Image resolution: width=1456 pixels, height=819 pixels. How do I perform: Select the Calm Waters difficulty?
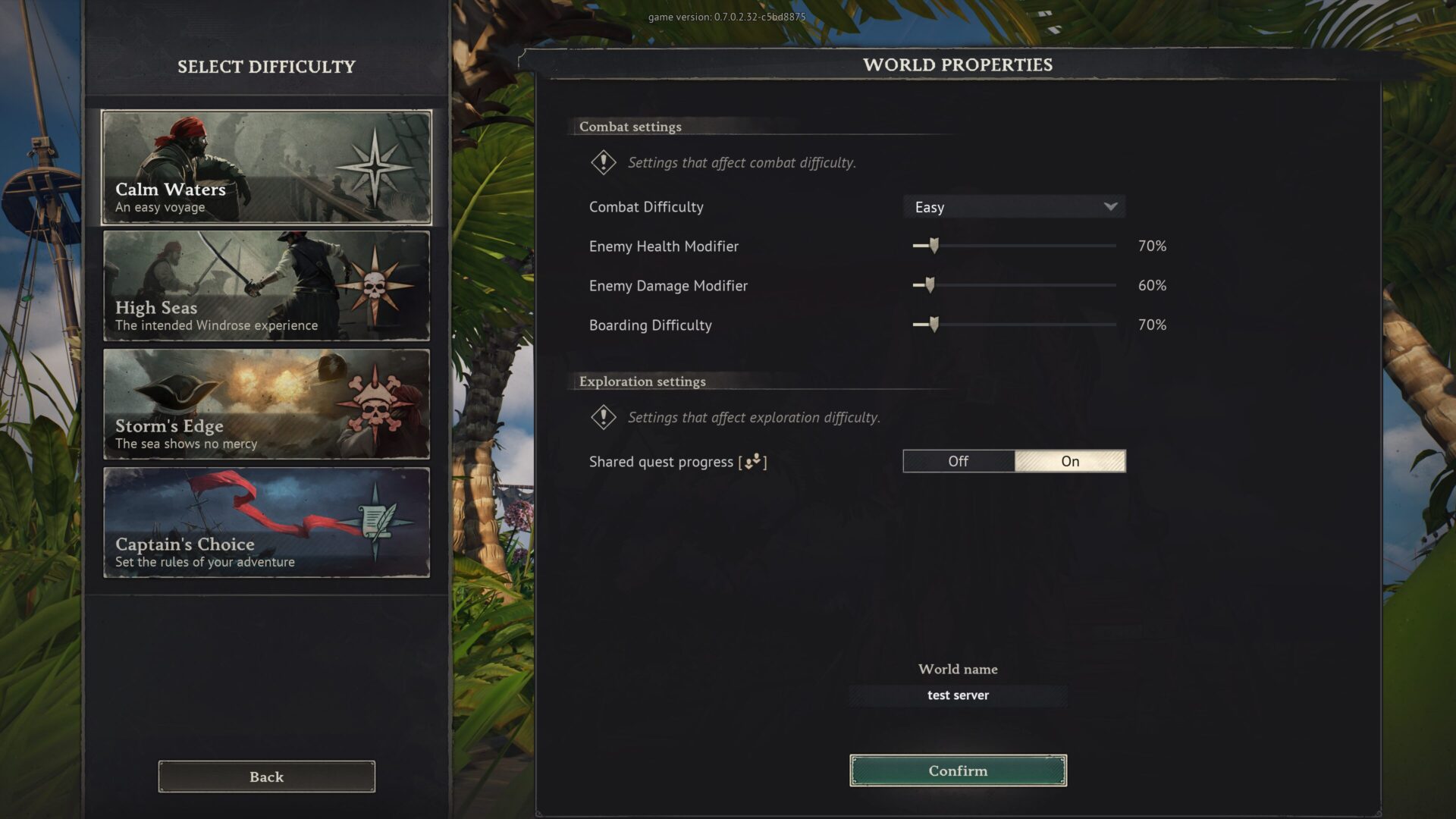(266, 168)
